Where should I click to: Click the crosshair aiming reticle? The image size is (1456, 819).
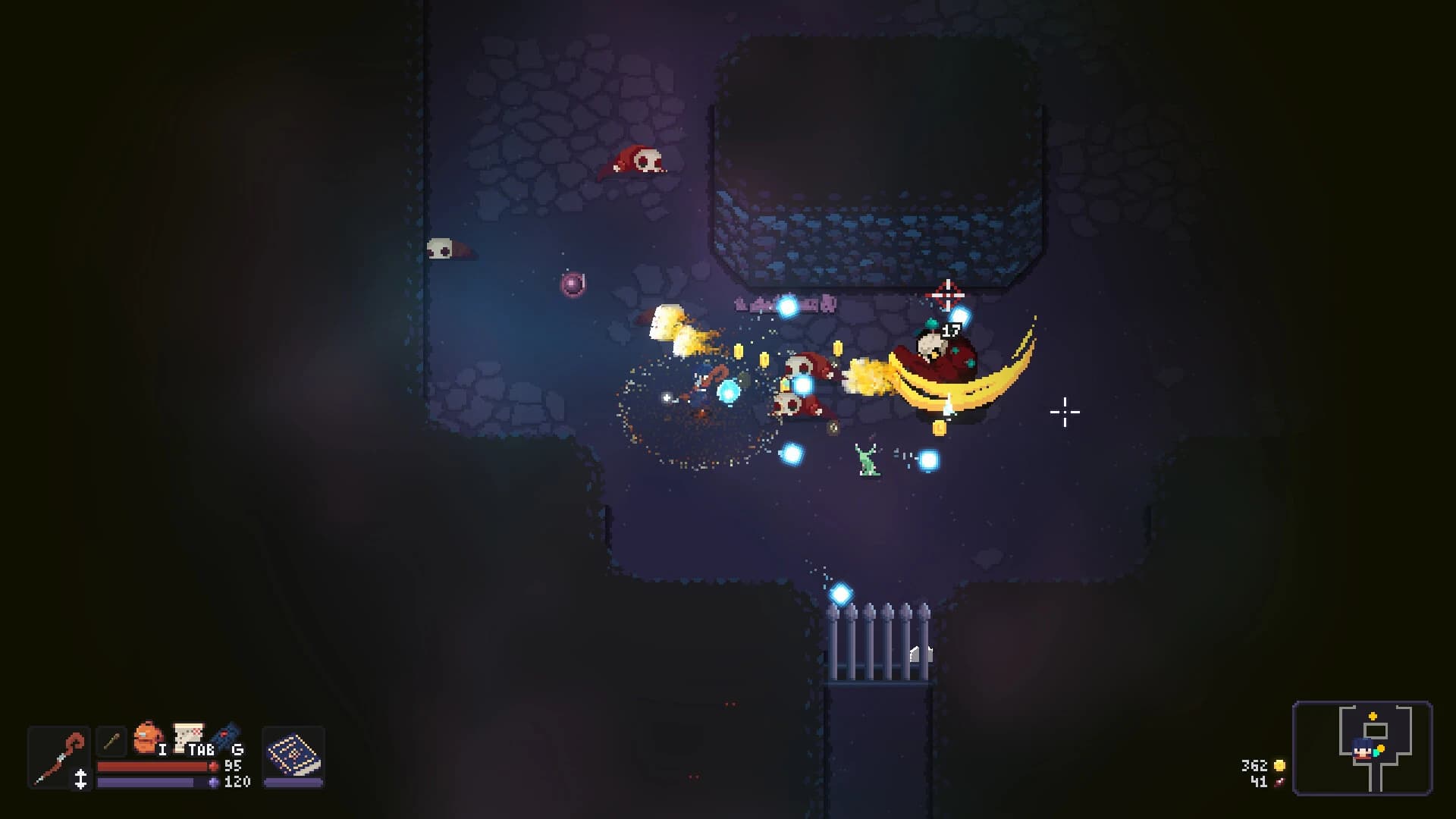point(1065,412)
